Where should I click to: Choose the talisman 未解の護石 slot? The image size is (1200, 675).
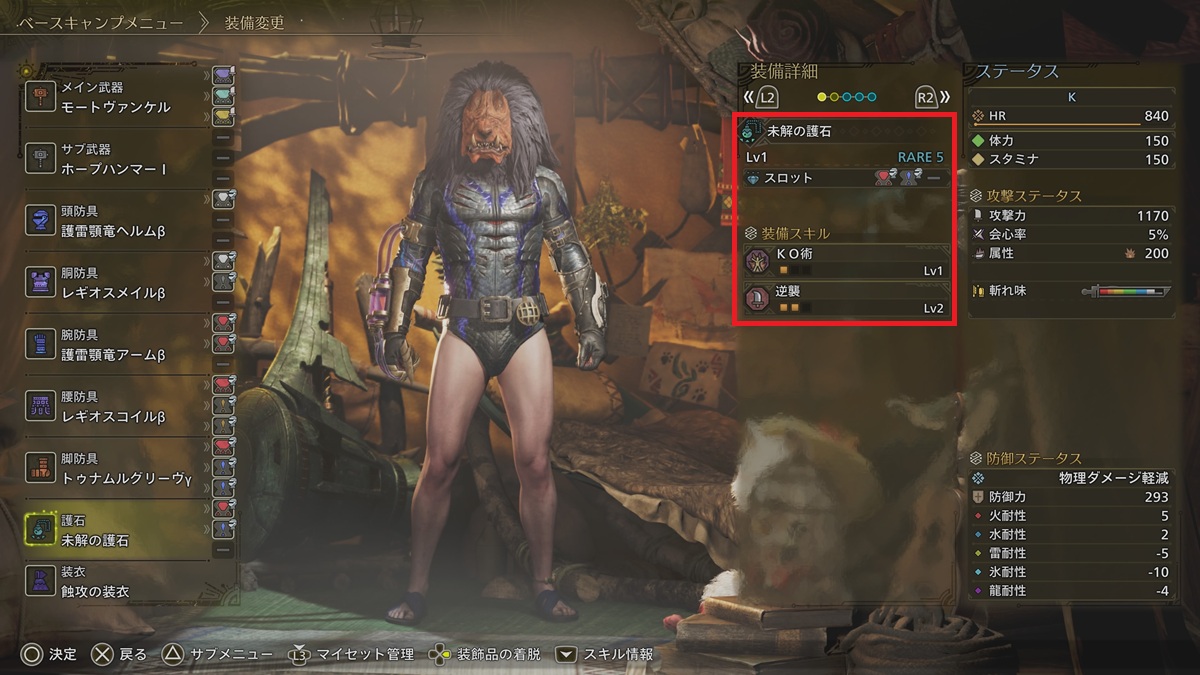tap(115, 530)
